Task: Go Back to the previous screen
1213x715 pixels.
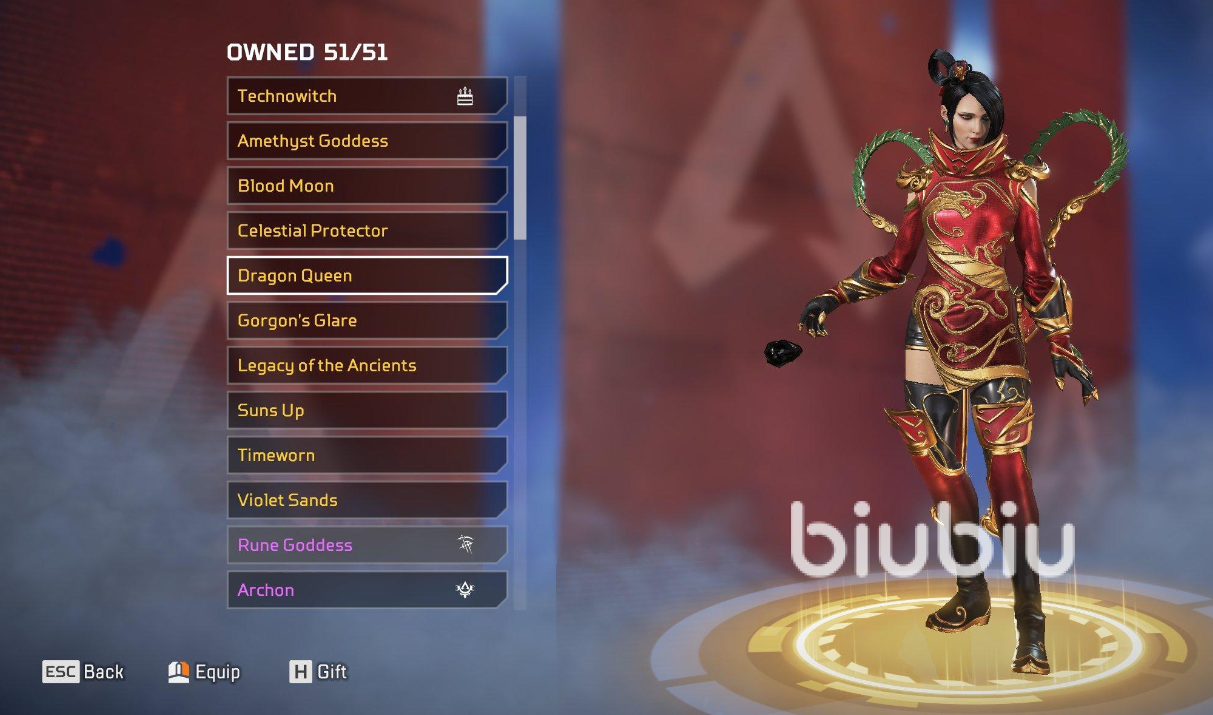Action: 84,672
